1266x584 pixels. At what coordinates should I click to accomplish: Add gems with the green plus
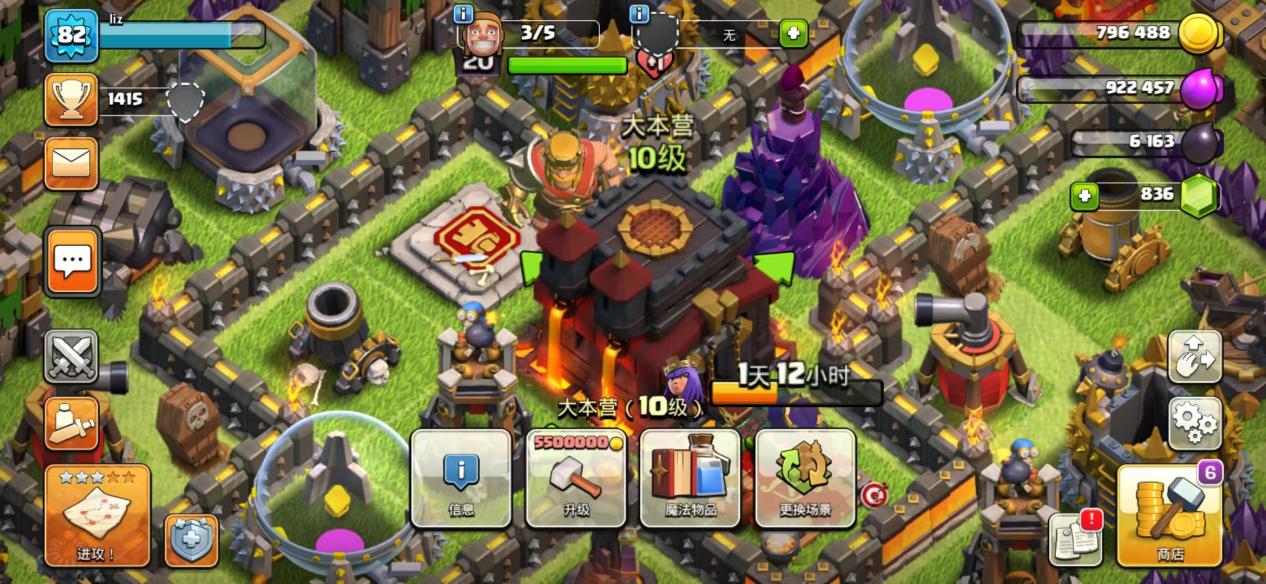[1085, 196]
